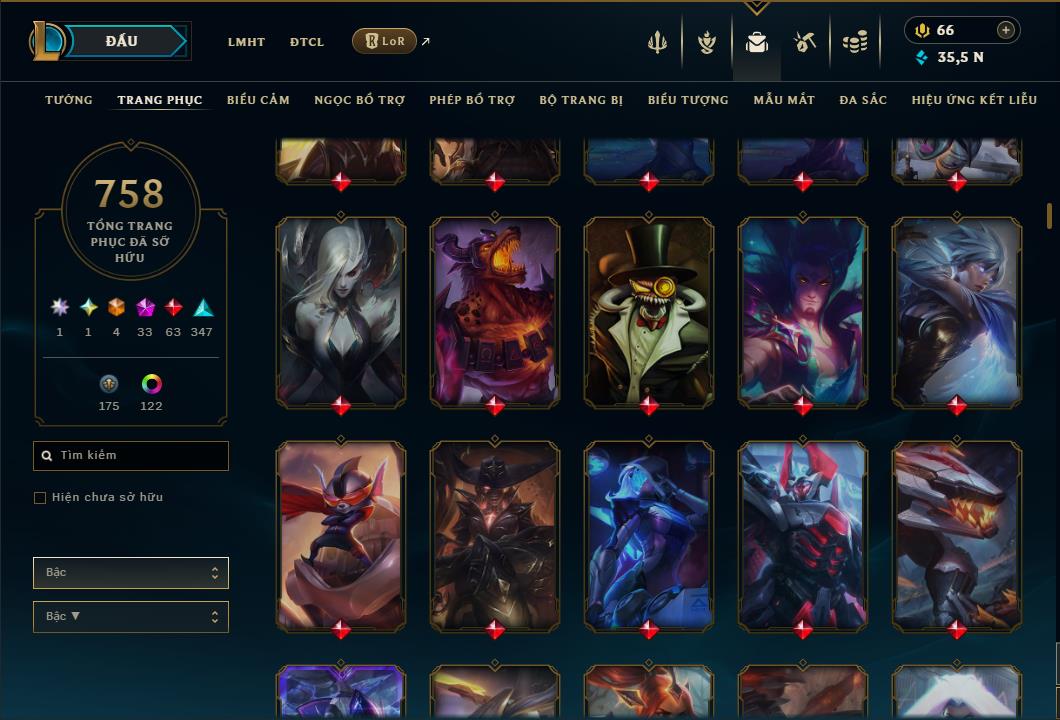The width and height of the screenshot is (1060, 720).
Task: Type in the Tìm kiếm search box
Action: 140,456
